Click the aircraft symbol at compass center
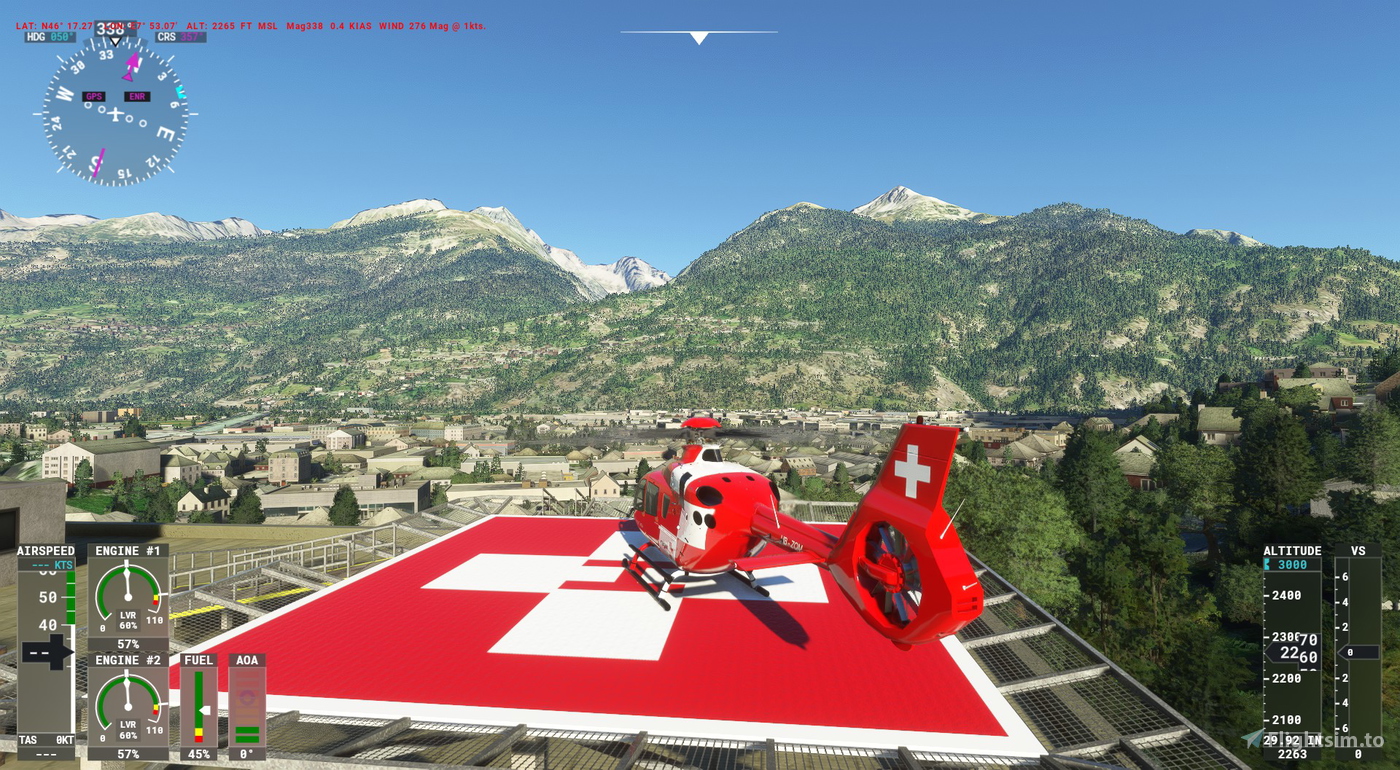 point(116,114)
